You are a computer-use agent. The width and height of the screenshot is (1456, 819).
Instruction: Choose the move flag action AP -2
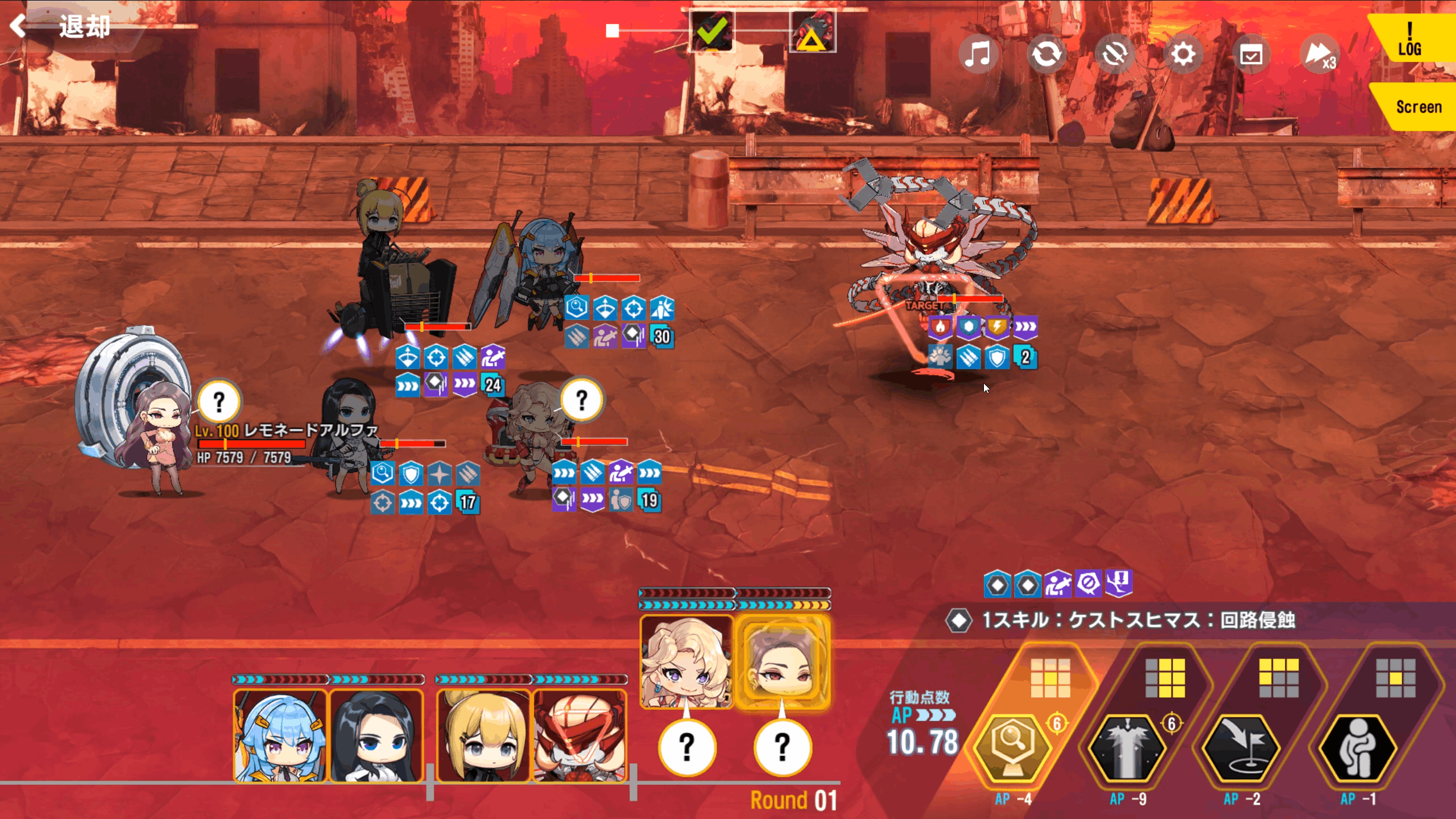click(1242, 748)
